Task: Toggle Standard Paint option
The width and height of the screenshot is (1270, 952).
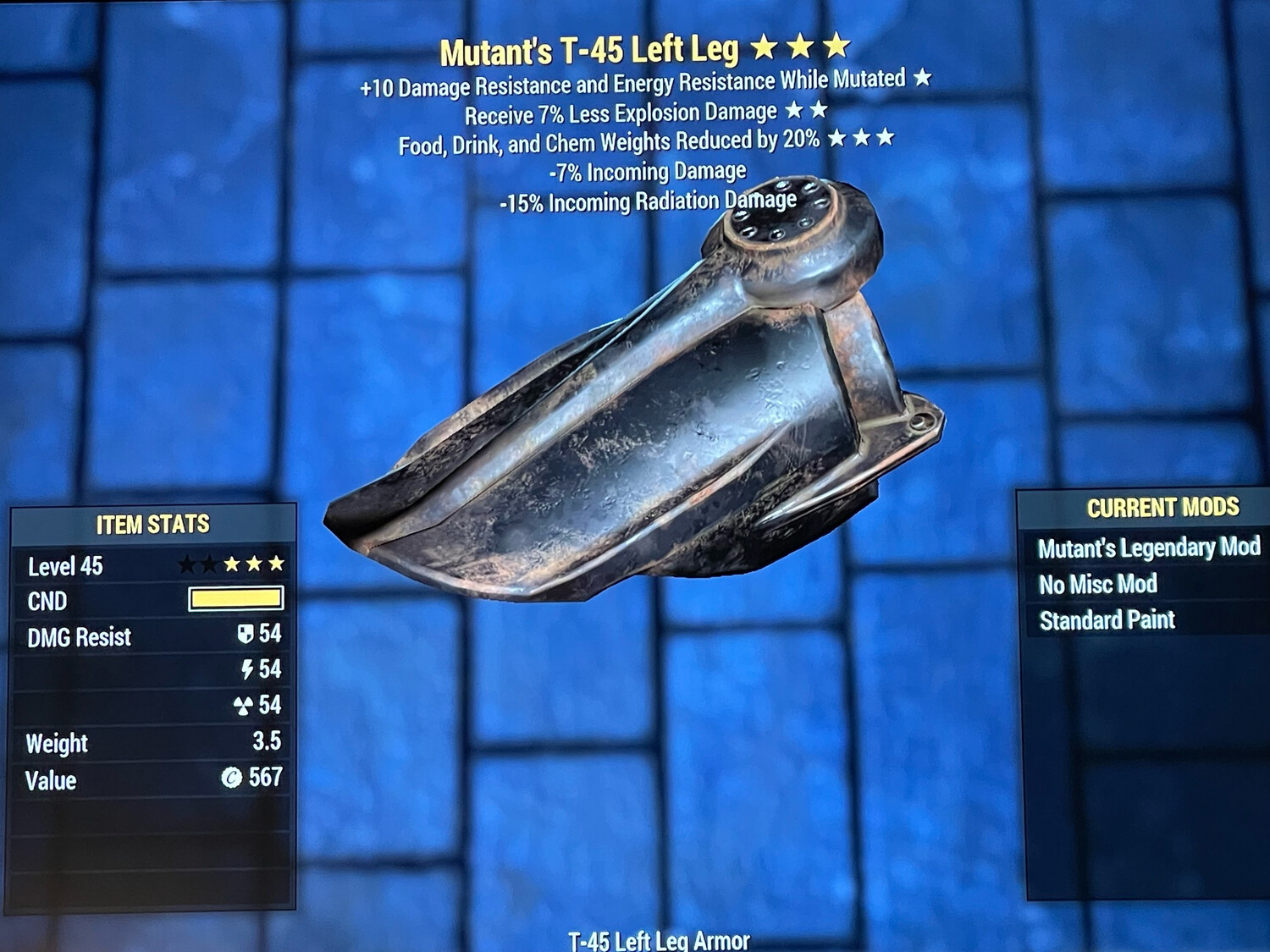Action: pyautogui.click(x=1109, y=619)
